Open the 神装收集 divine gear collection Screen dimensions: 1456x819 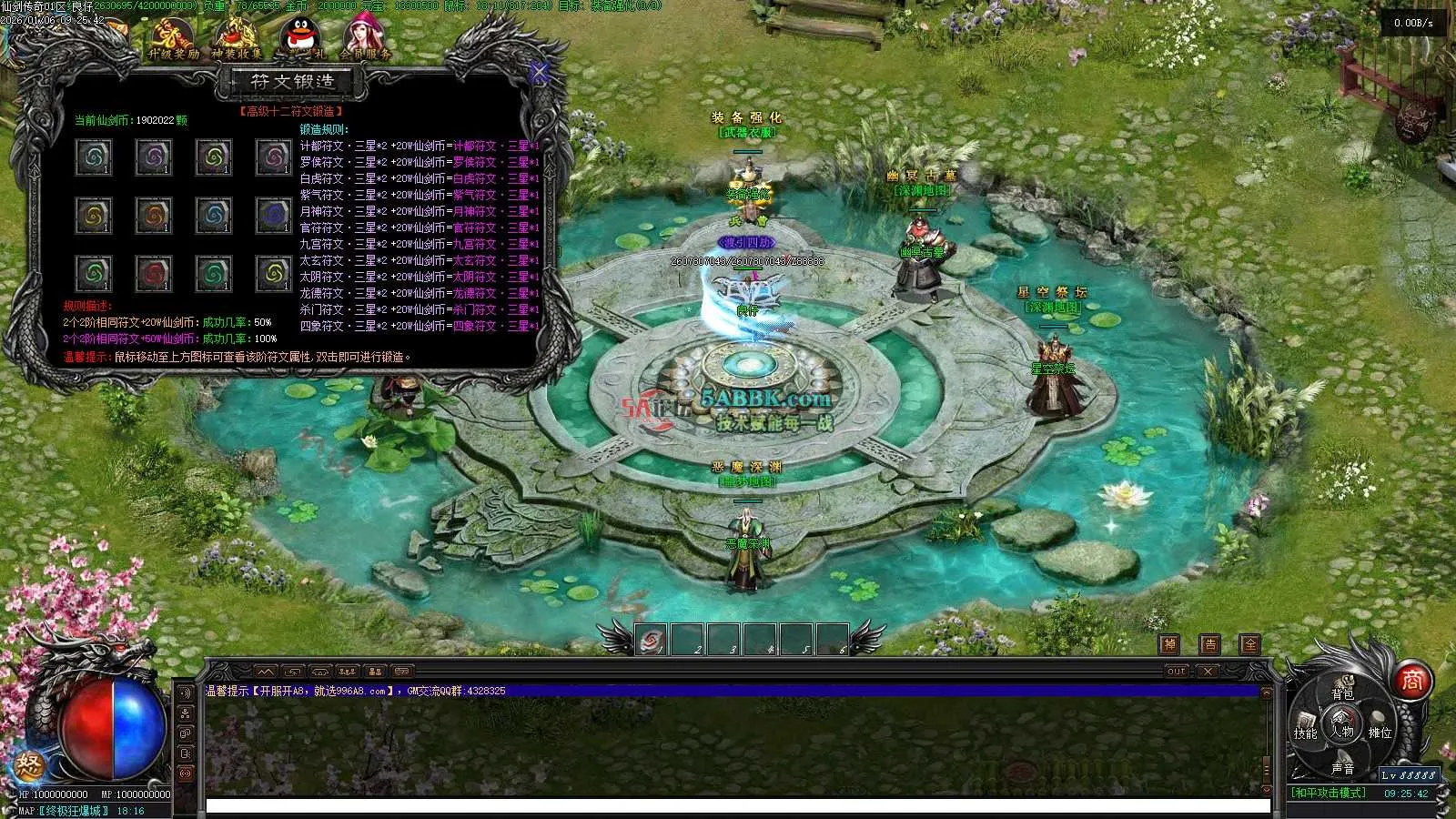coord(237,38)
